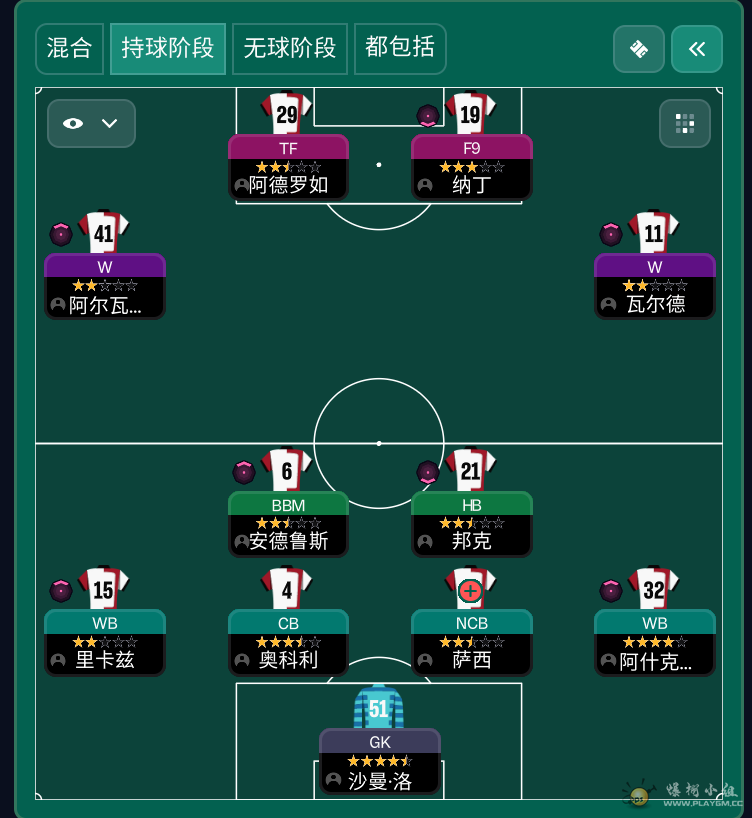Select right wing back number 32
The image size is (752, 818).
click(x=654, y=641)
